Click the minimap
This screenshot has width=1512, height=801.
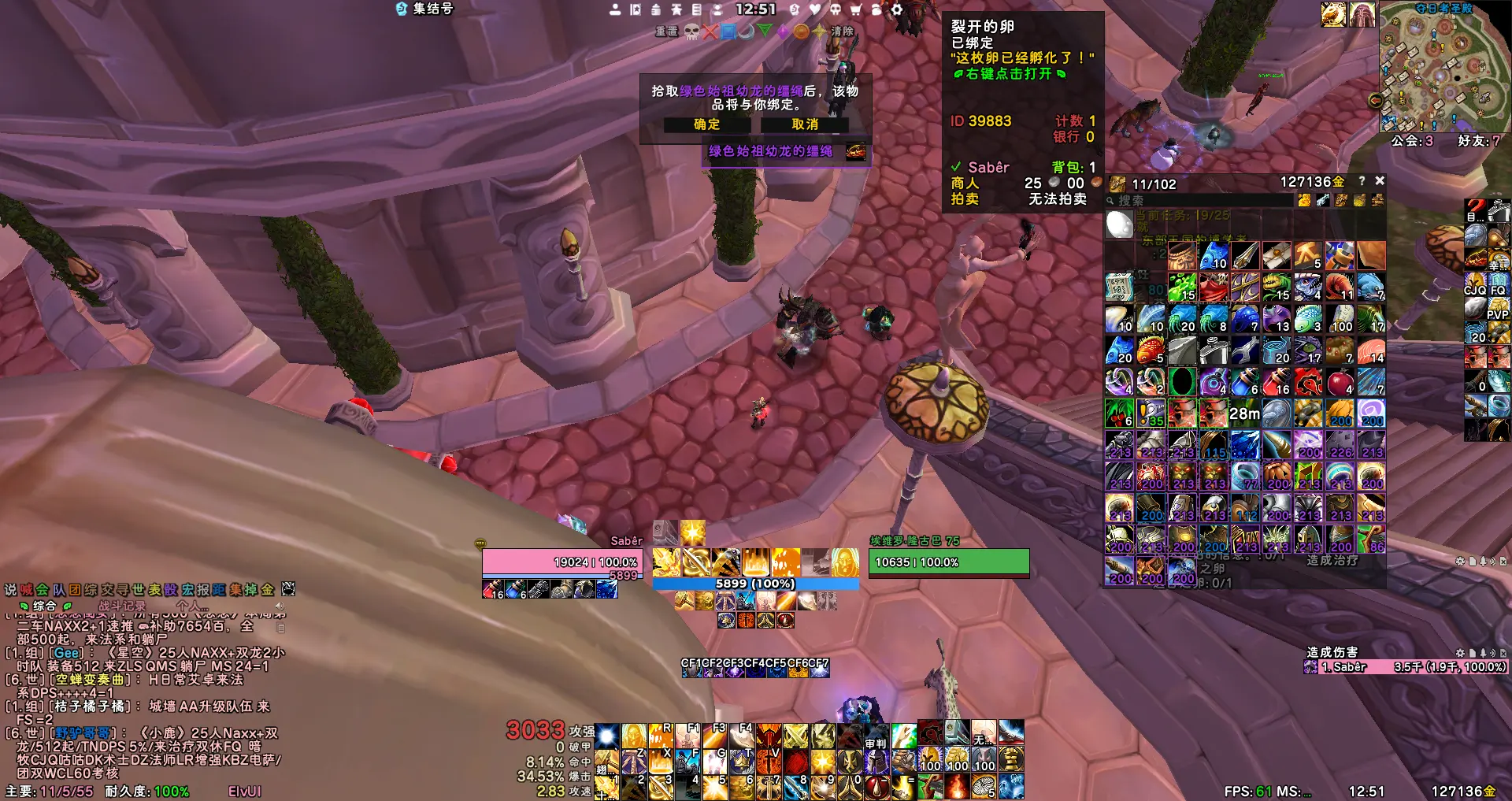[x=1444, y=66]
